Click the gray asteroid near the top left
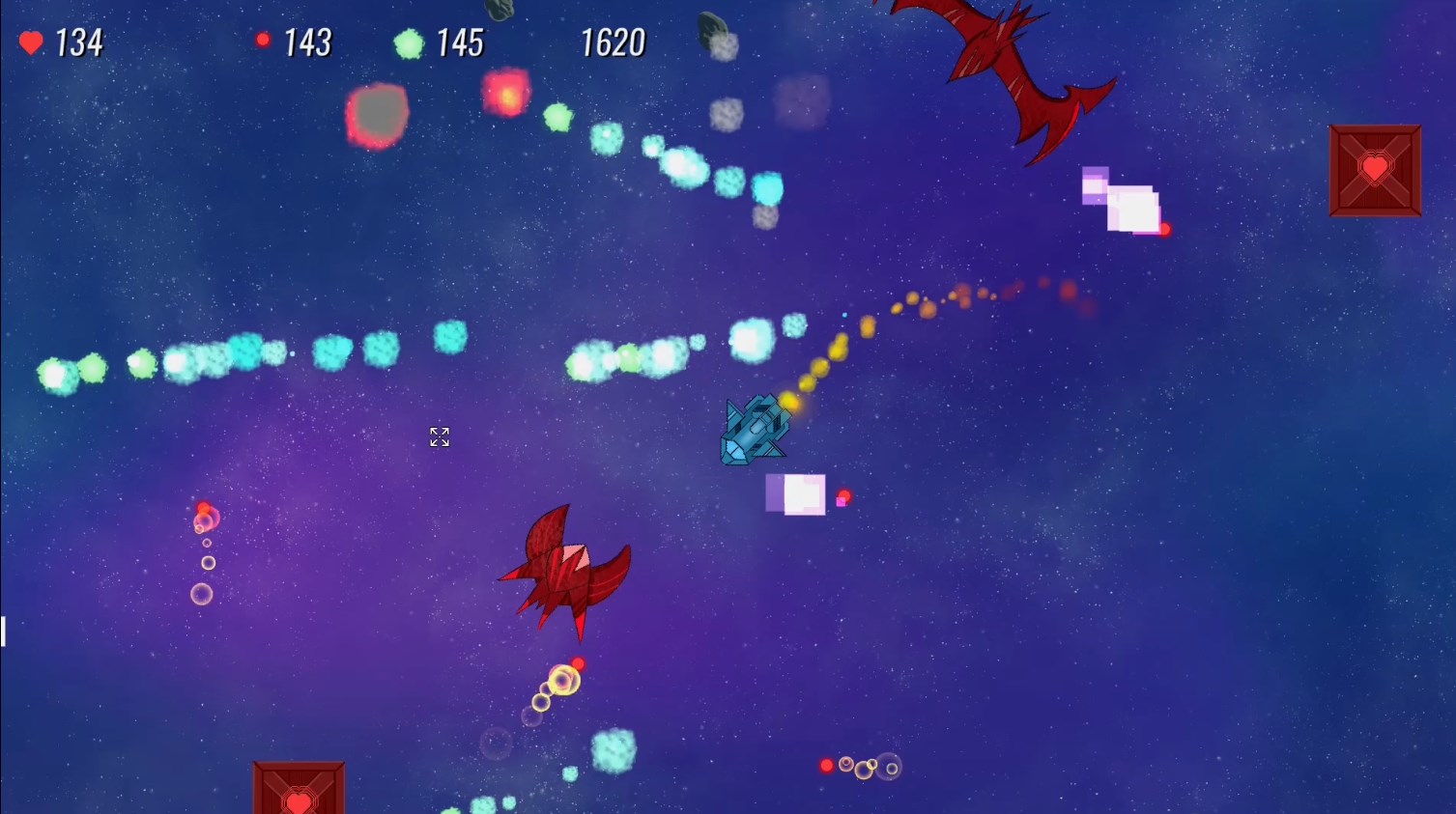 [377, 115]
